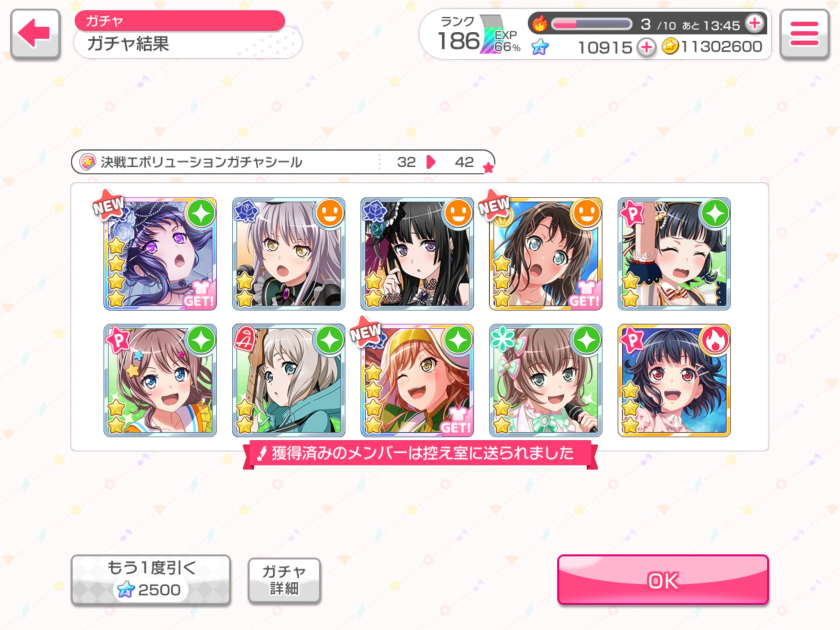The height and width of the screenshot is (630, 840).
Task: Open the gacha details (ガチャ詳細)
Action: (284, 580)
